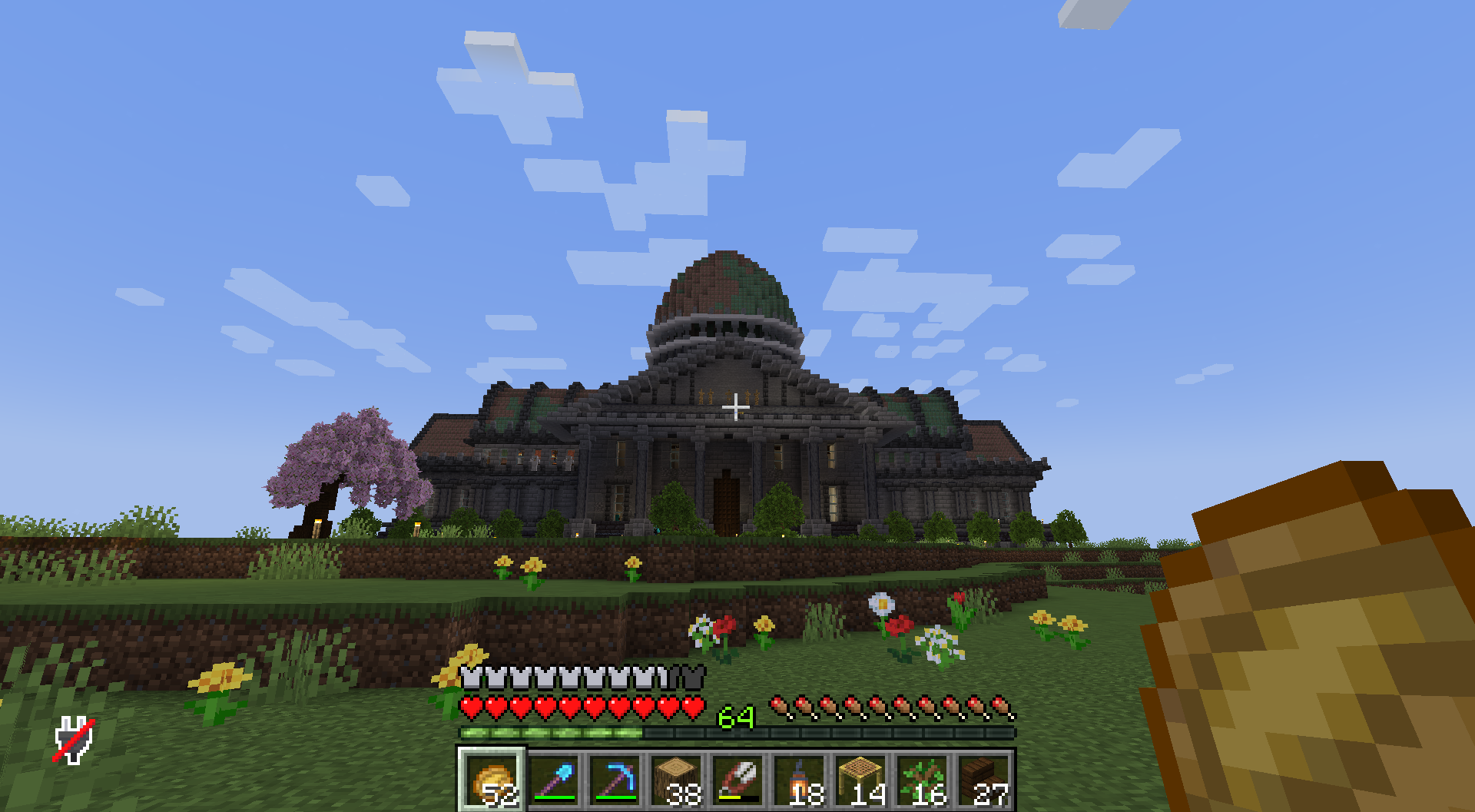Select the lantern item in the hotbar
Viewport: 1475px width, 812px height.
click(x=799, y=780)
